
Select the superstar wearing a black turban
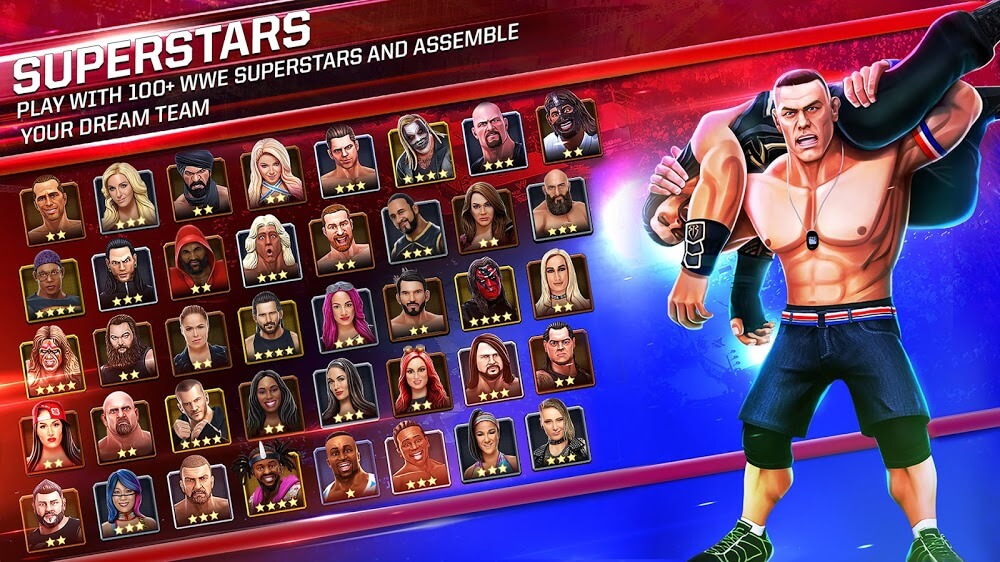click(199, 186)
